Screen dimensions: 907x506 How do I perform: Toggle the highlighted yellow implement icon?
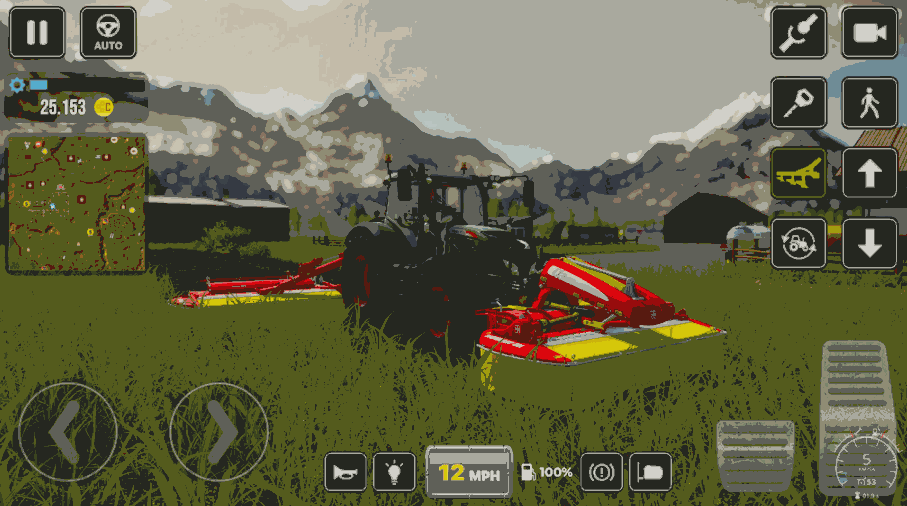click(x=798, y=174)
